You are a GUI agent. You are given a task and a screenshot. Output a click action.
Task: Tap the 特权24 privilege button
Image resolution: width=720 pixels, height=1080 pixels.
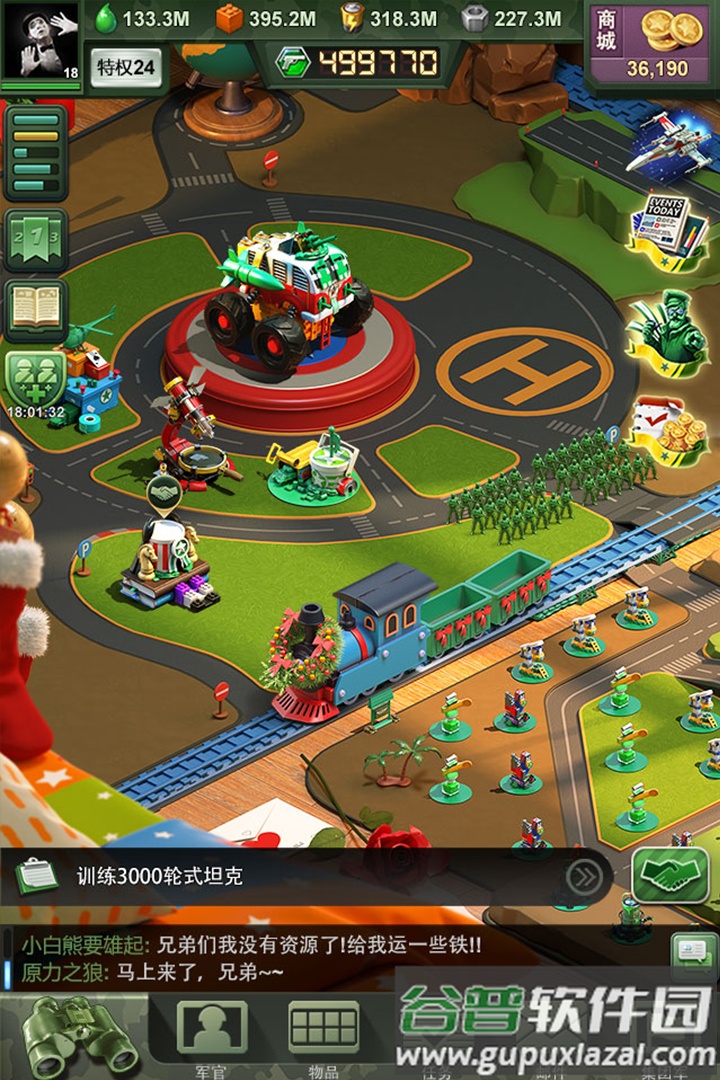[126, 67]
